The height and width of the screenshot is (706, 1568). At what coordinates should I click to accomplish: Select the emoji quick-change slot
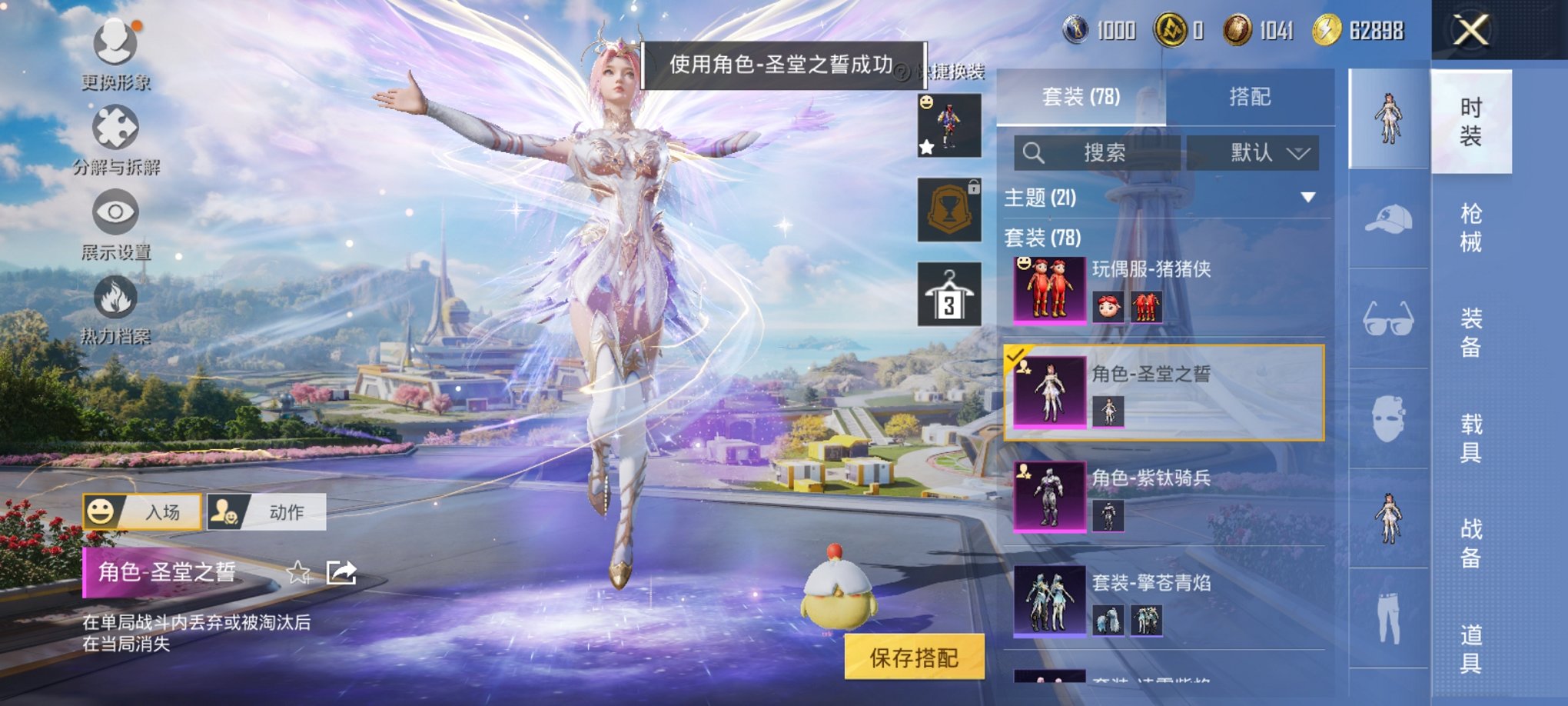951,123
